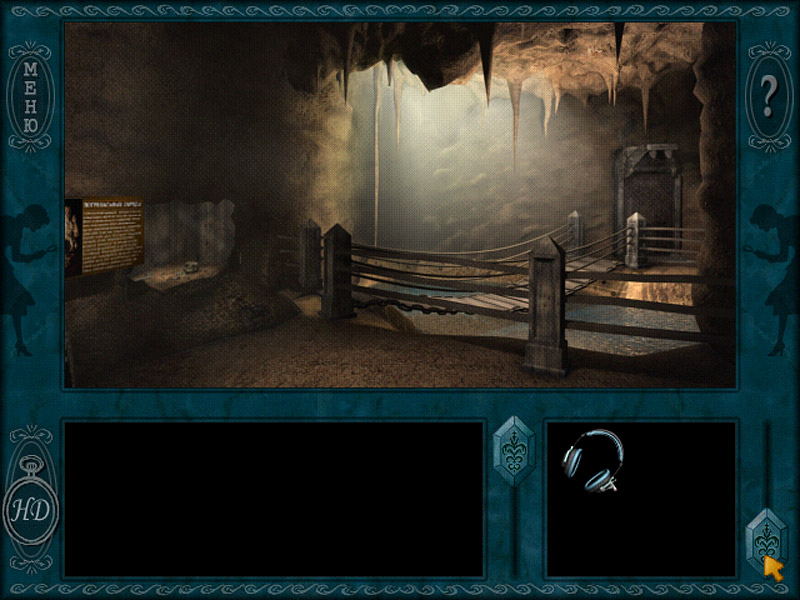This screenshot has width=800, height=600.
Task: Select the headphones in the inventory
Action: [592, 461]
